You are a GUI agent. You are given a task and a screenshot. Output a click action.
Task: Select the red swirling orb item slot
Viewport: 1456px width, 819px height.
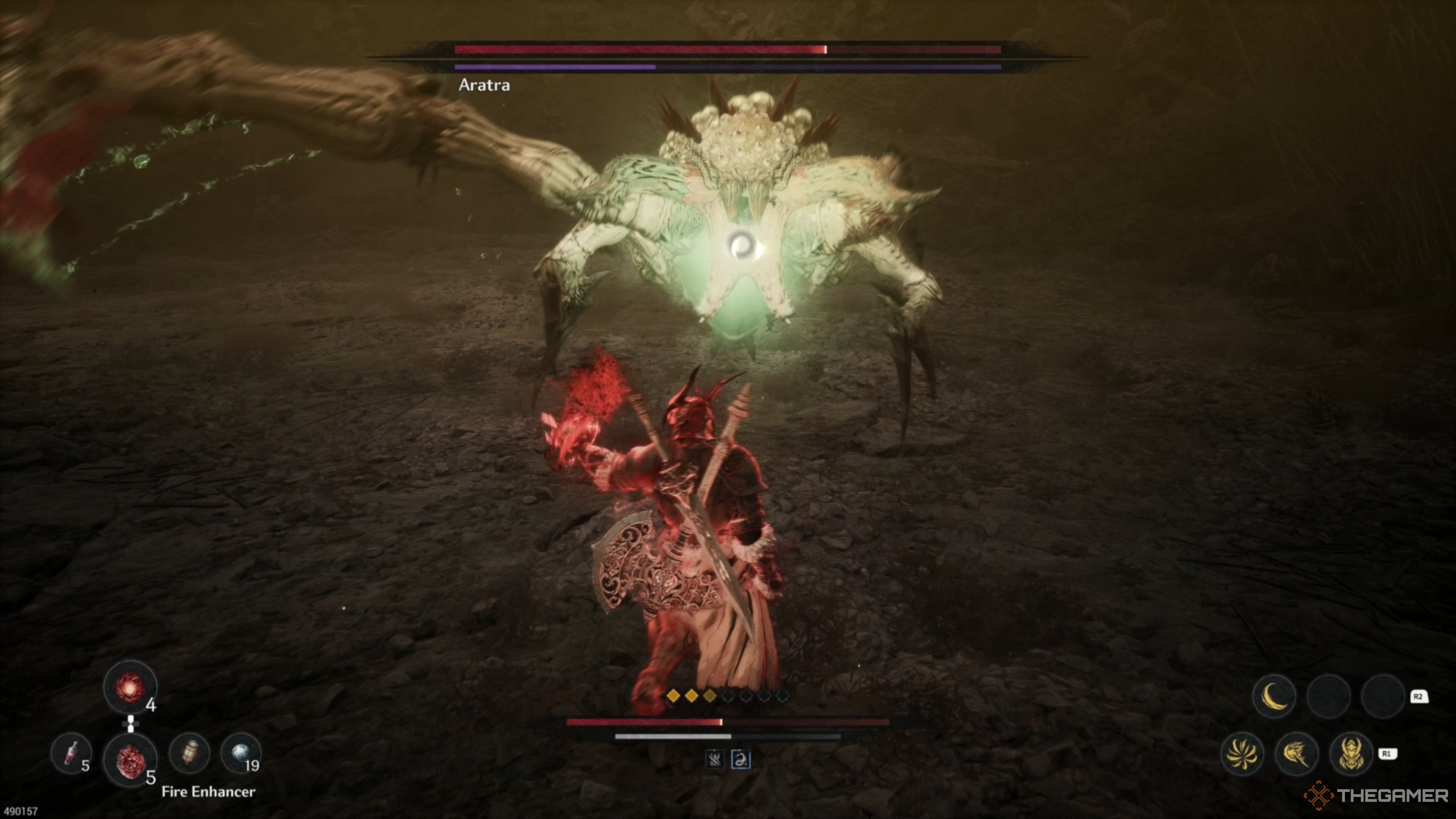[x=130, y=687]
